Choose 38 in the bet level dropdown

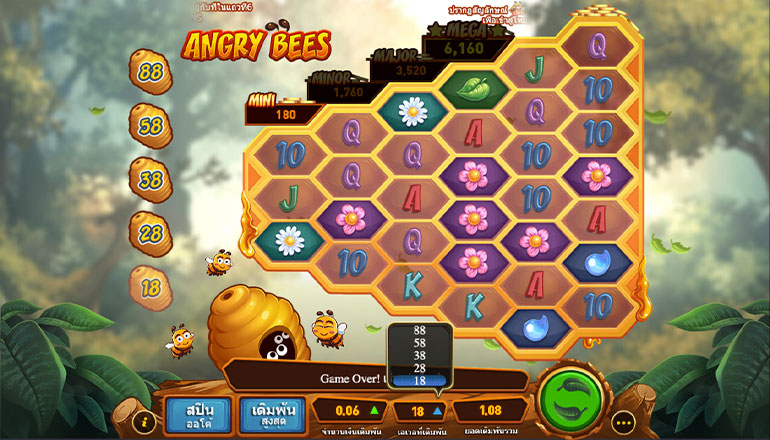[x=419, y=355]
